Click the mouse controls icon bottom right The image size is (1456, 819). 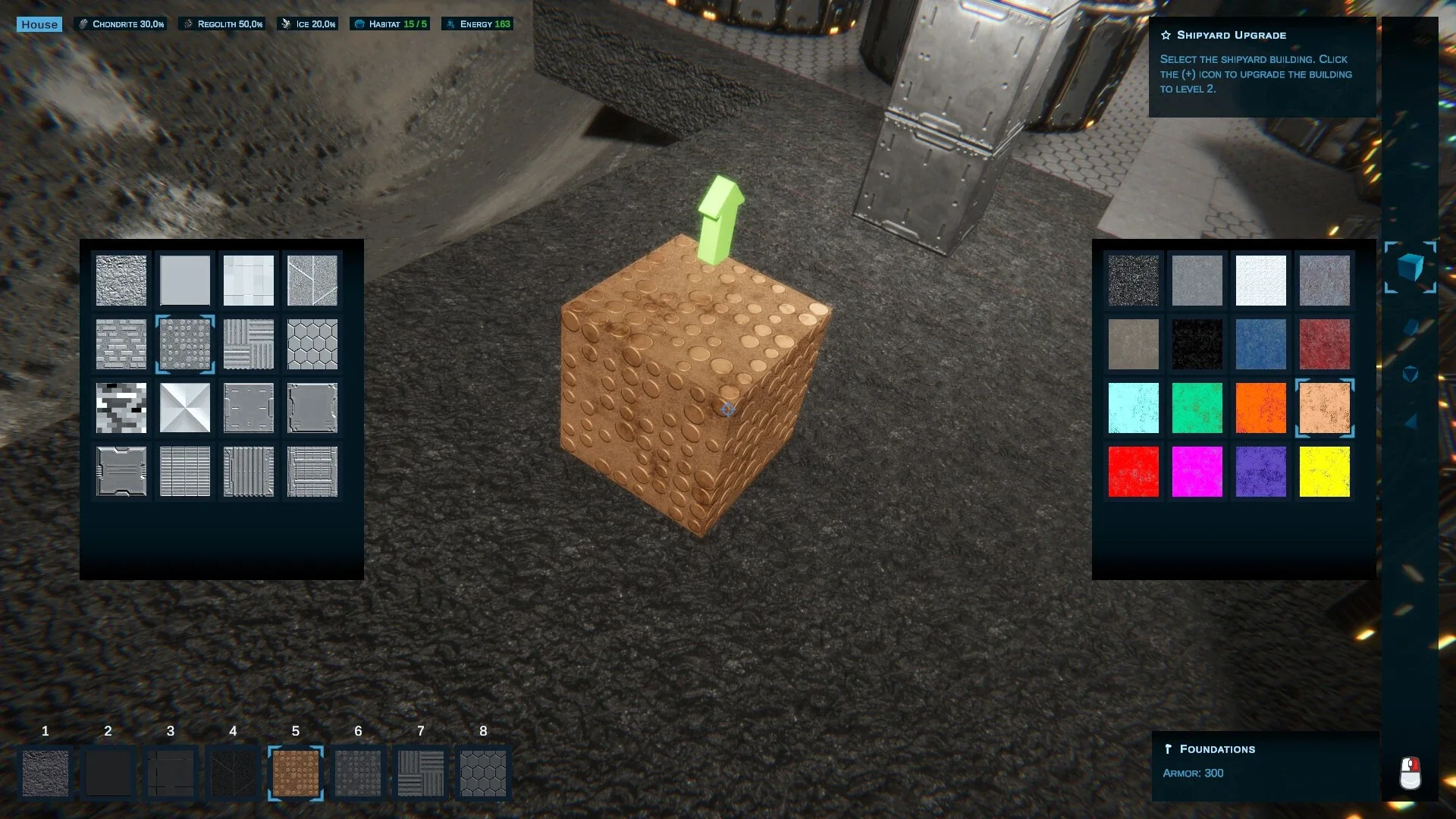click(x=1411, y=772)
